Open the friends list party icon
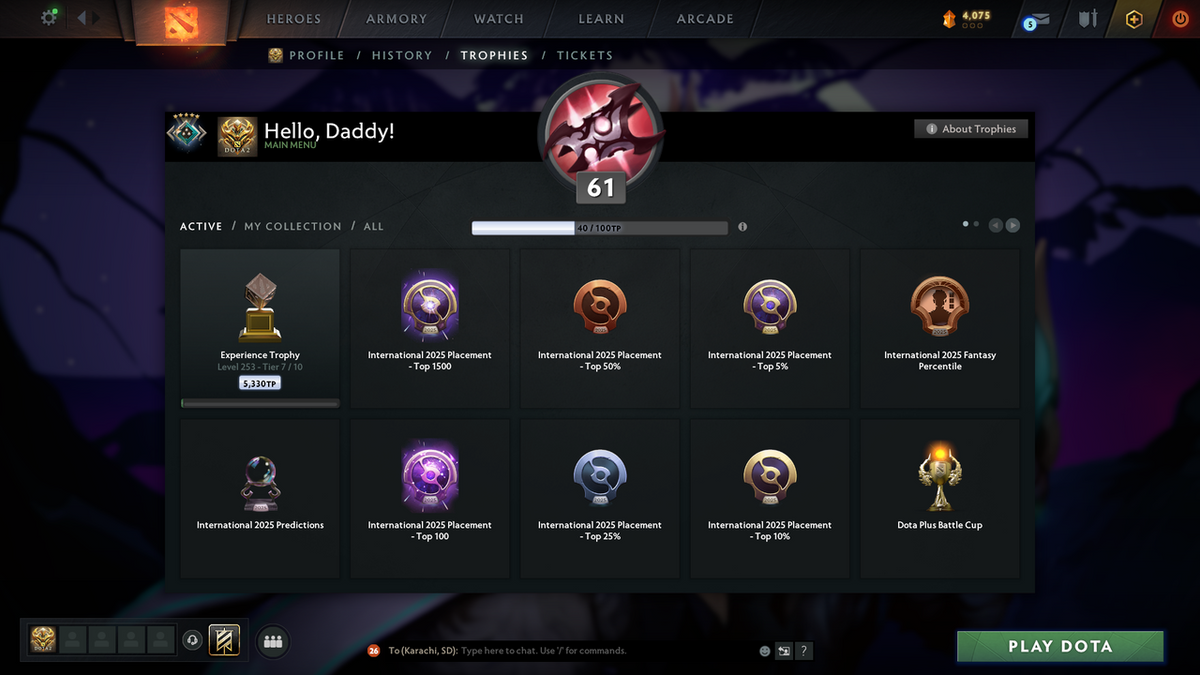 (273, 642)
